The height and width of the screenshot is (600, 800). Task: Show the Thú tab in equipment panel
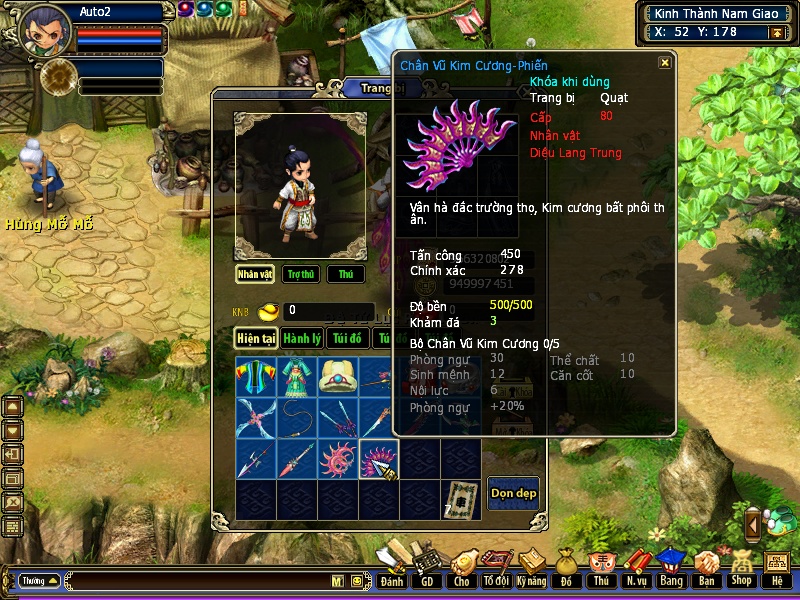(x=345, y=274)
